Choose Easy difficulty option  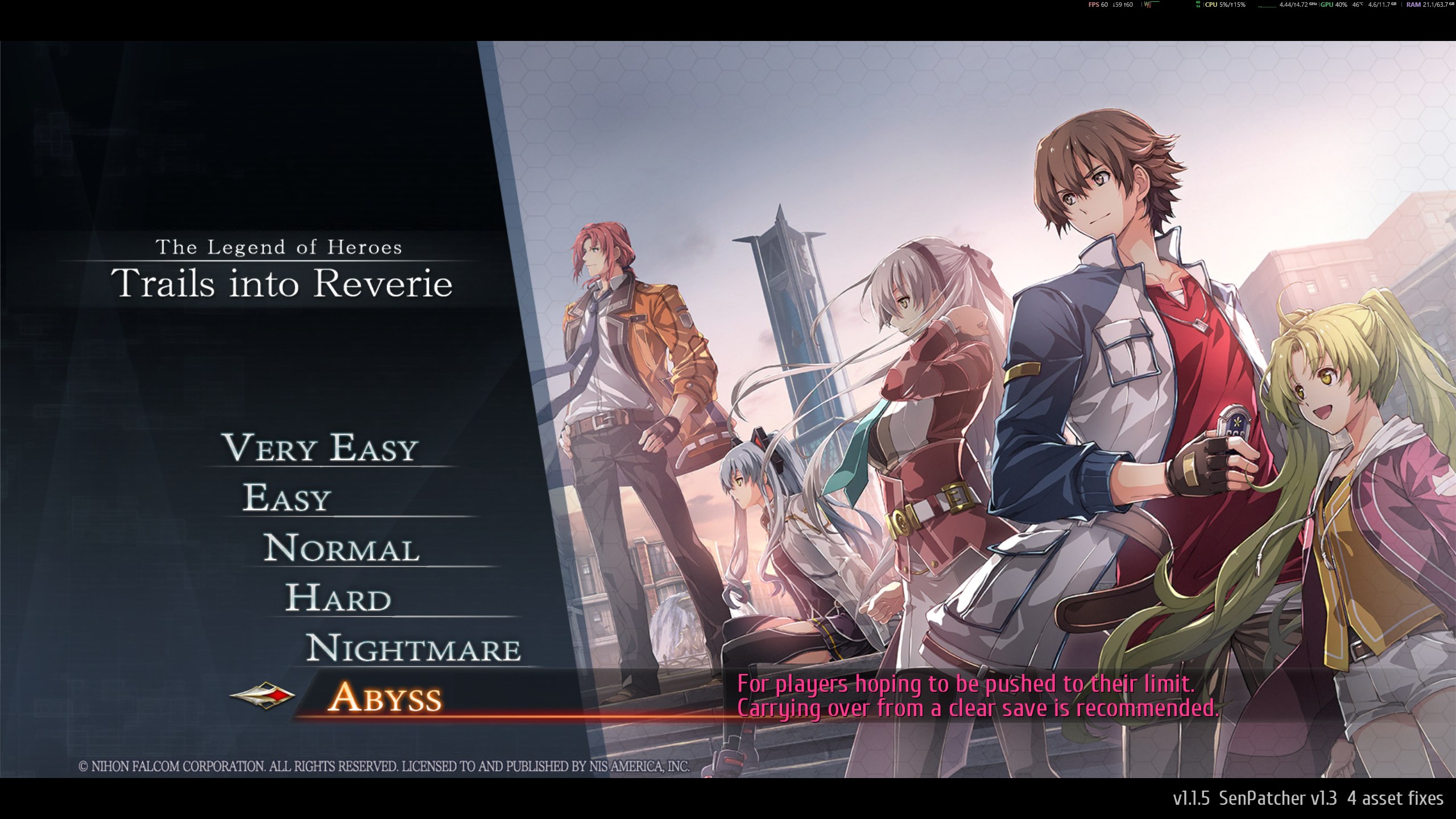click(287, 498)
